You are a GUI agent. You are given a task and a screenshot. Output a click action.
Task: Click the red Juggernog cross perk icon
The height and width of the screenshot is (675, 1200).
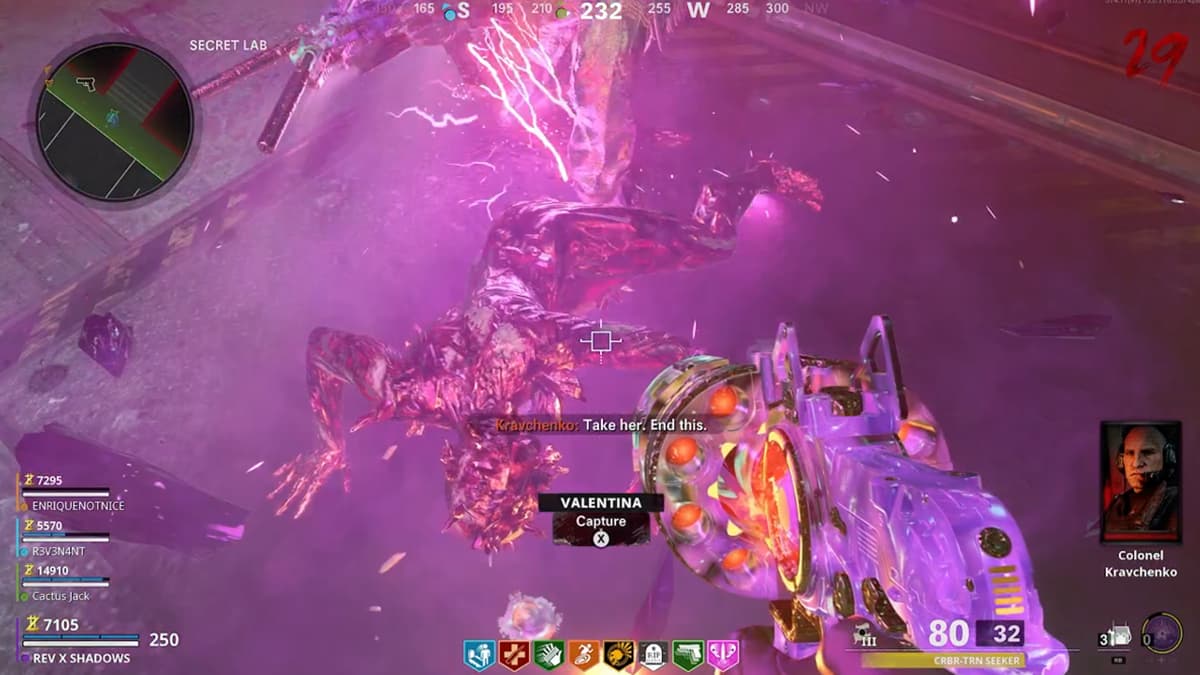[x=515, y=656]
